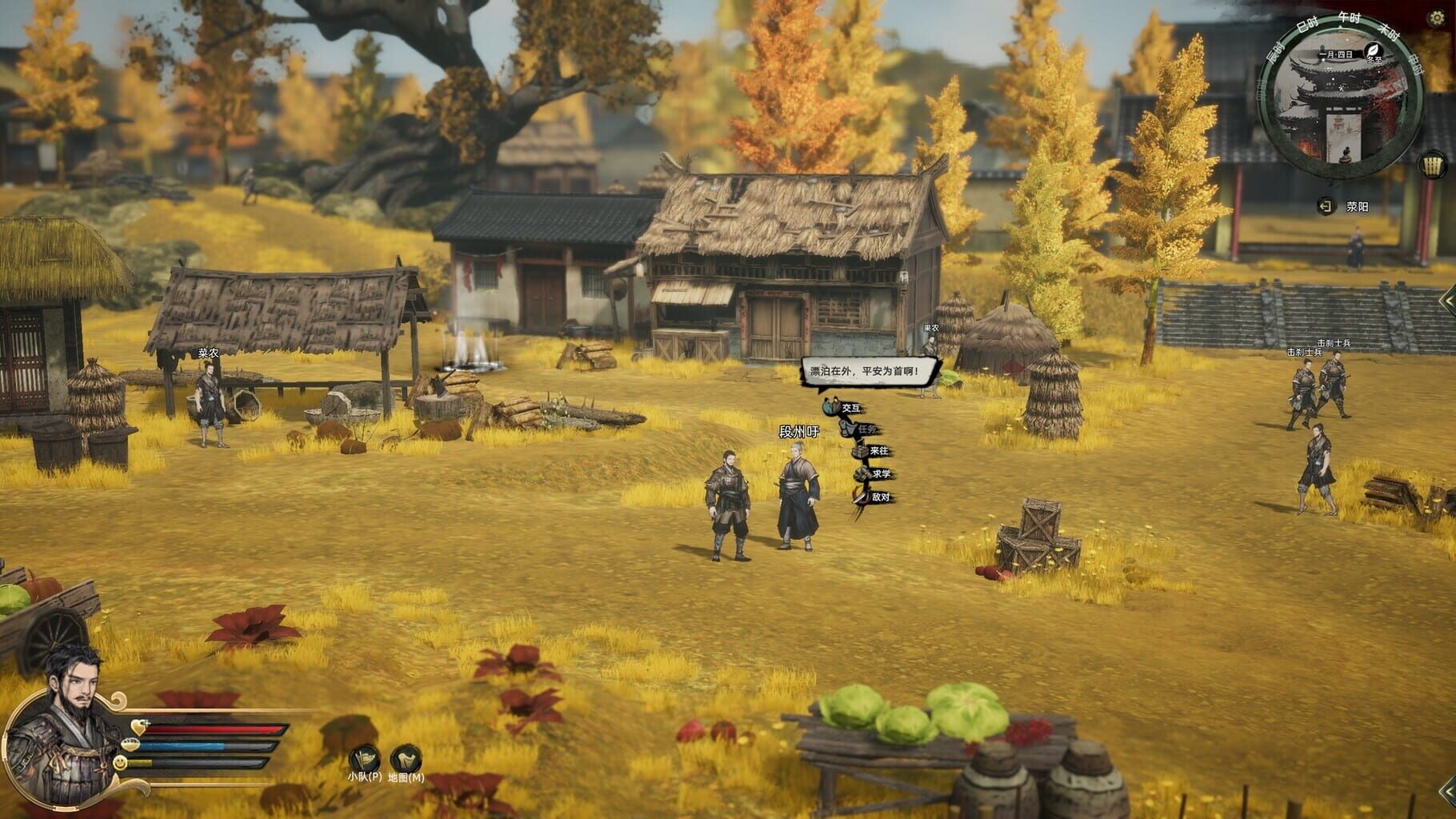Click the 冬至 leaf season icon by the date

pyautogui.click(x=1374, y=50)
